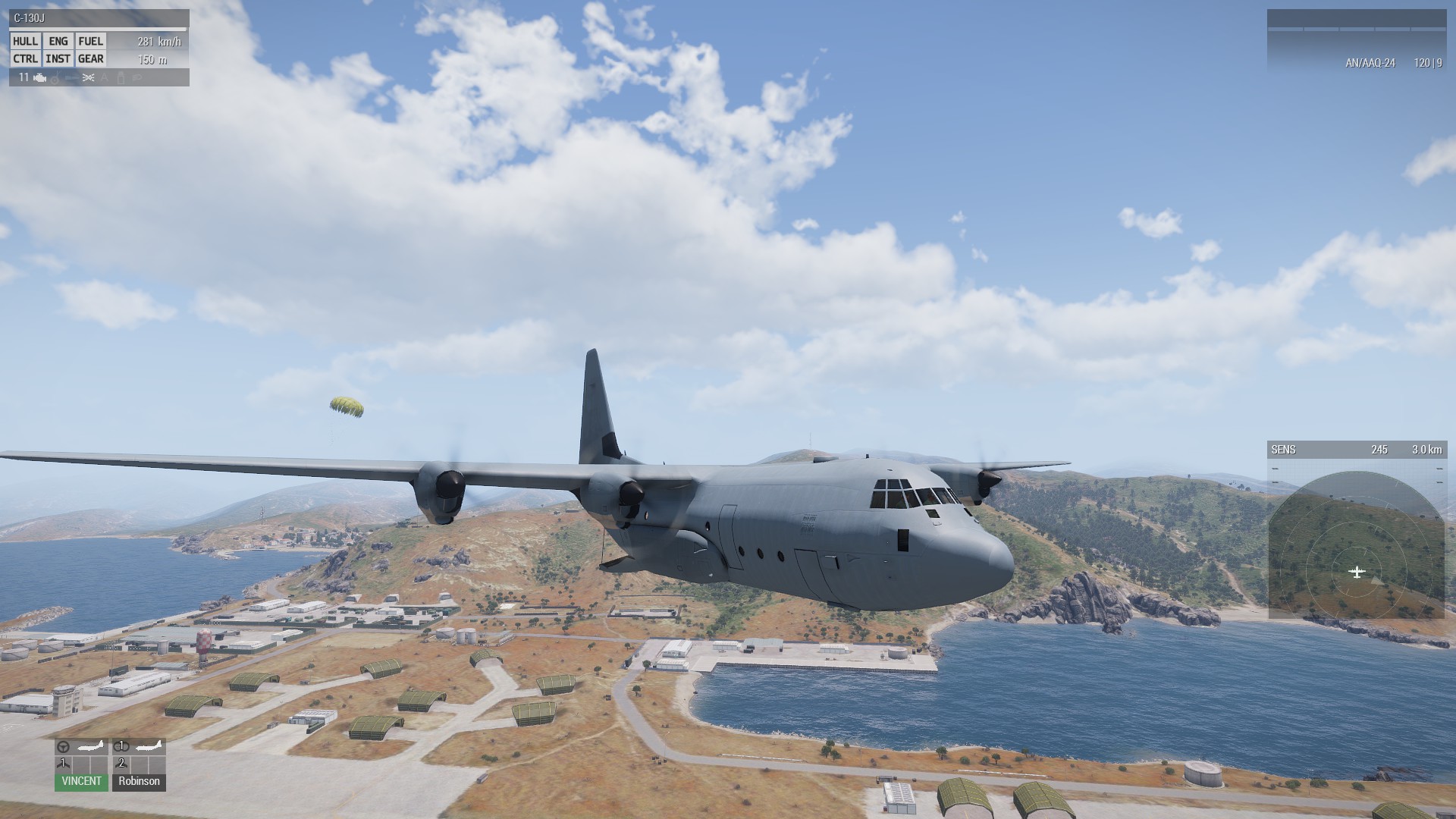This screenshot has height=819, width=1456.
Task: Click the engine icon in vehicle panel
Action: click(x=40, y=77)
